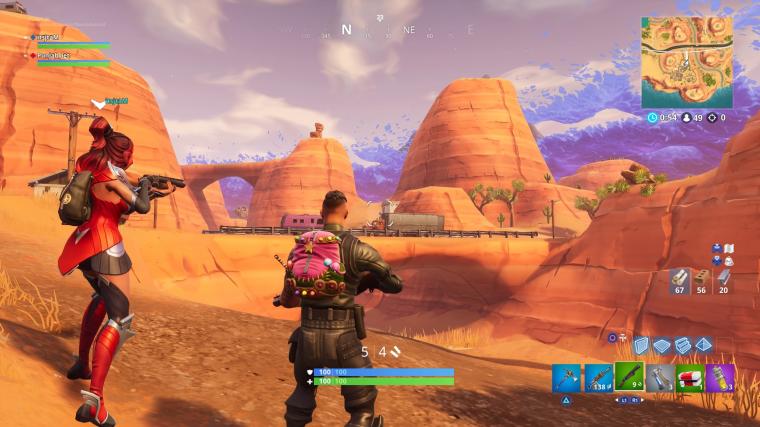The width and height of the screenshot is (760, 427).
Task: Select the pickaxe slot
Action: [x=566, y=378]
